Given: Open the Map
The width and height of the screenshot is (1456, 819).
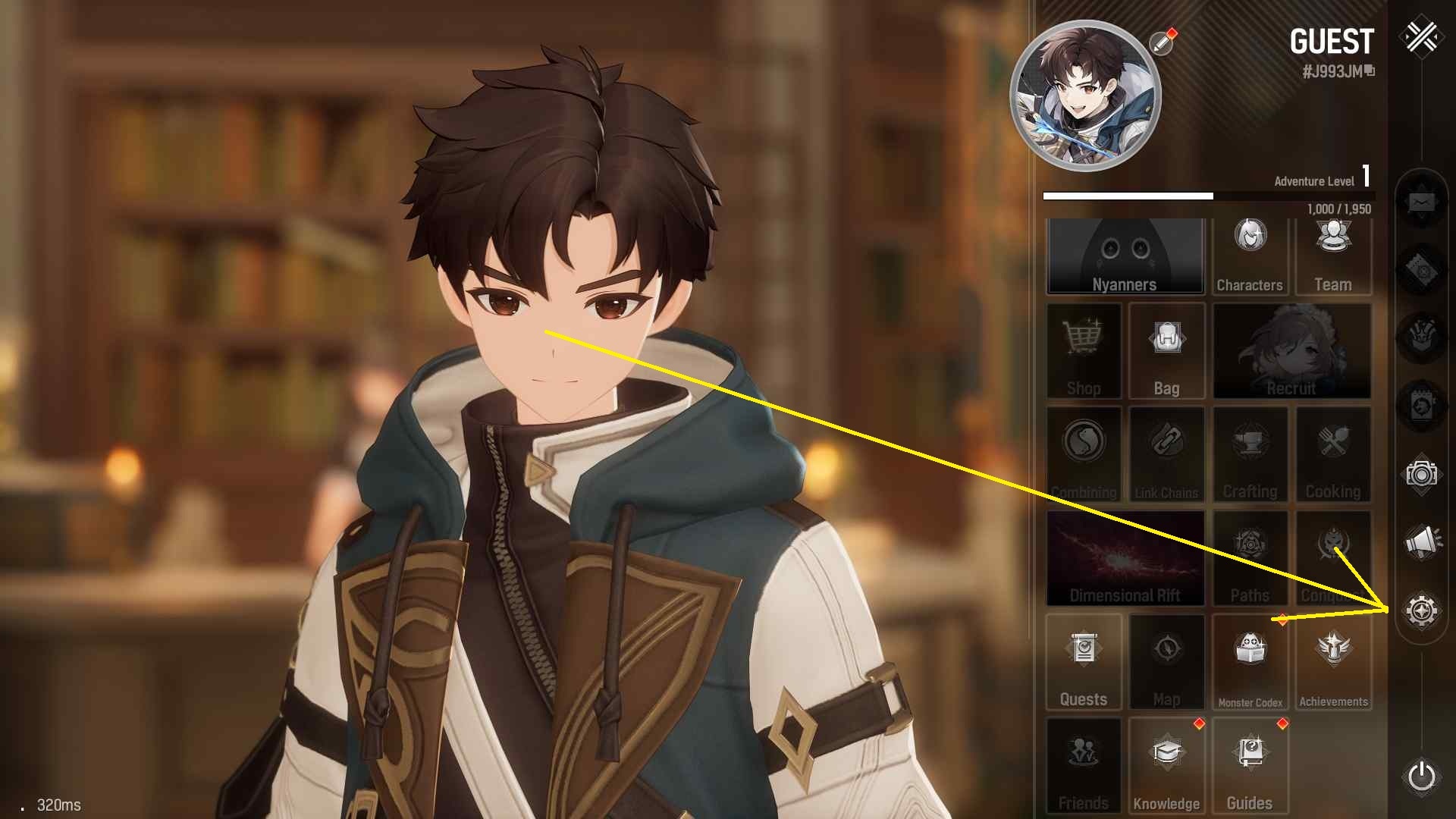Looking at the screenshot, I should point(1166,662).
